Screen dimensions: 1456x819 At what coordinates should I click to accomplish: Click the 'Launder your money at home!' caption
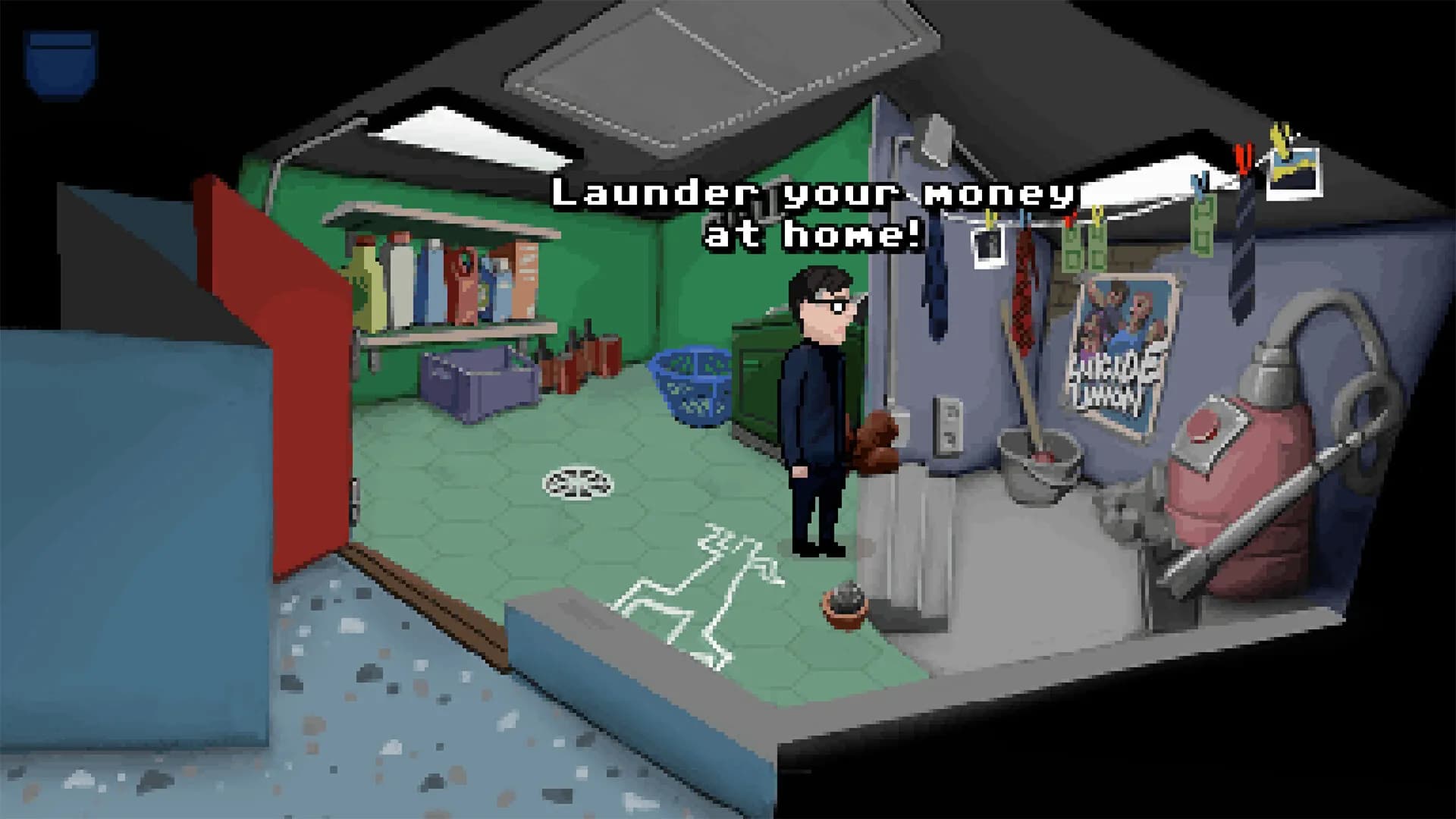click(x=811, y=216)
